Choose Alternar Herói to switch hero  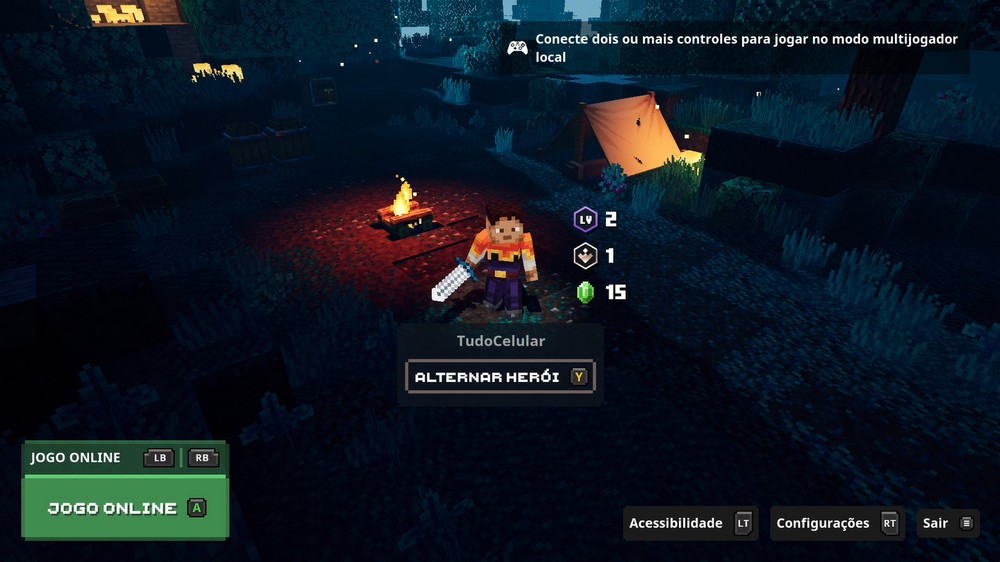[500, 377]
